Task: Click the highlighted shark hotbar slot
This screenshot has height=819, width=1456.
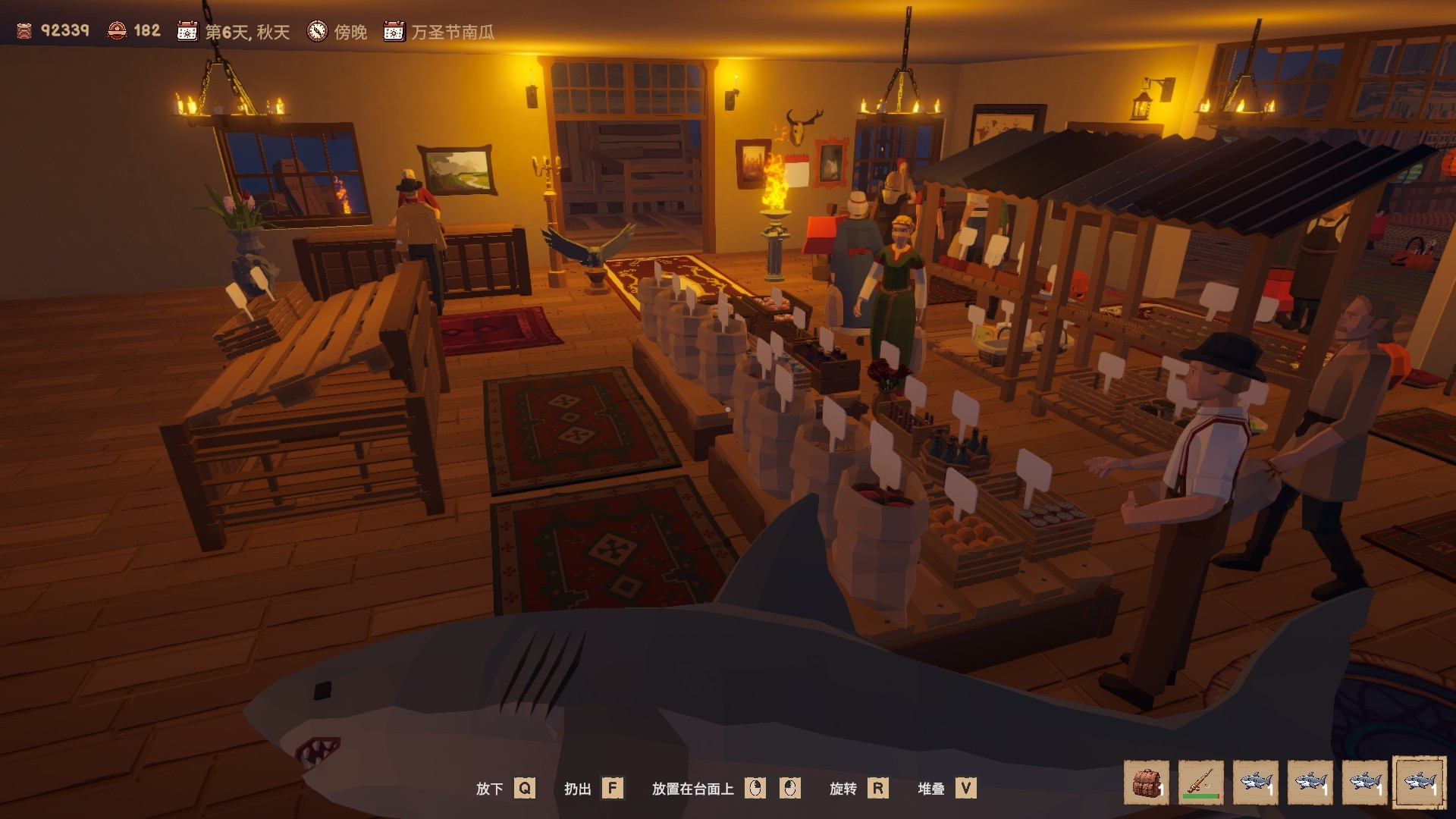Action: pyautogui.click(x=1419, y=783)
